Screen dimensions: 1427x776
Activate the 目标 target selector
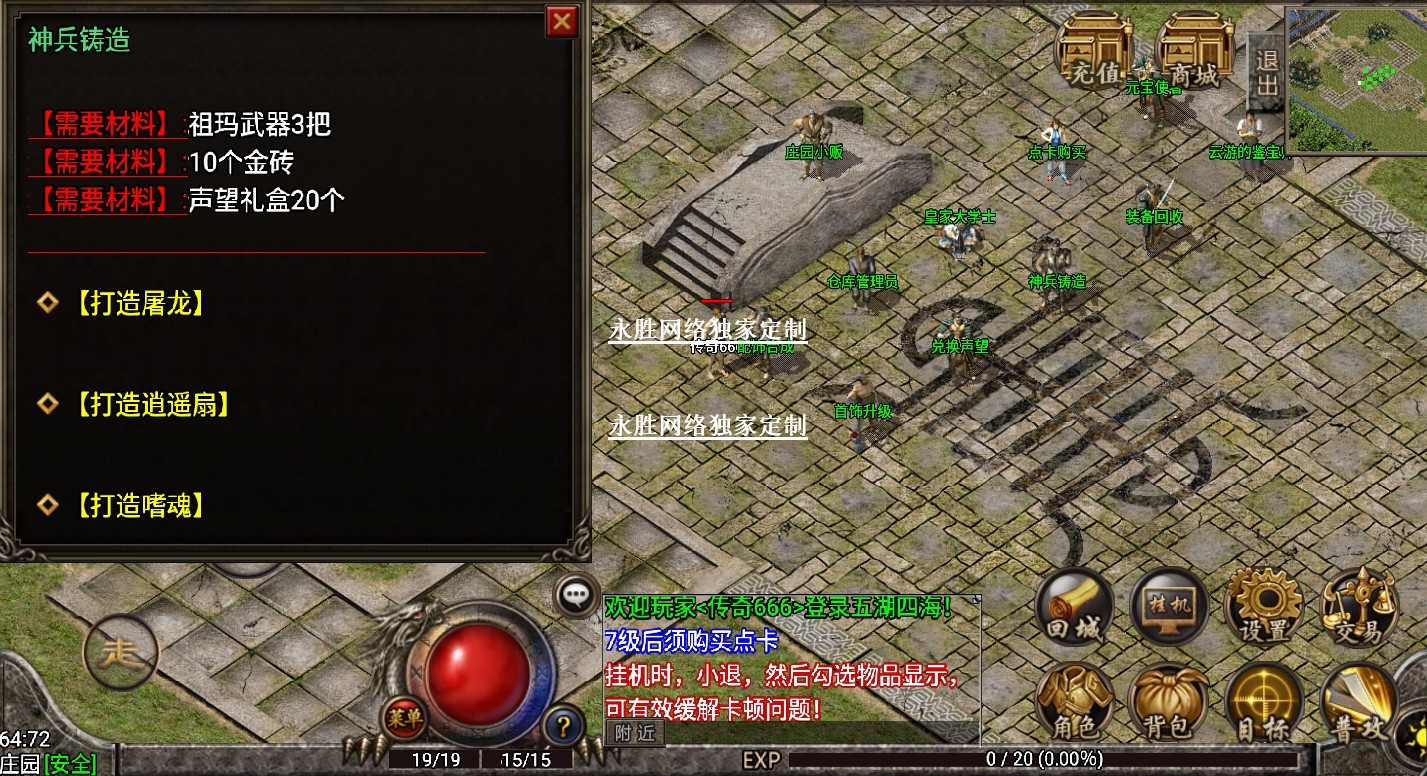[x=1264, y=702]
